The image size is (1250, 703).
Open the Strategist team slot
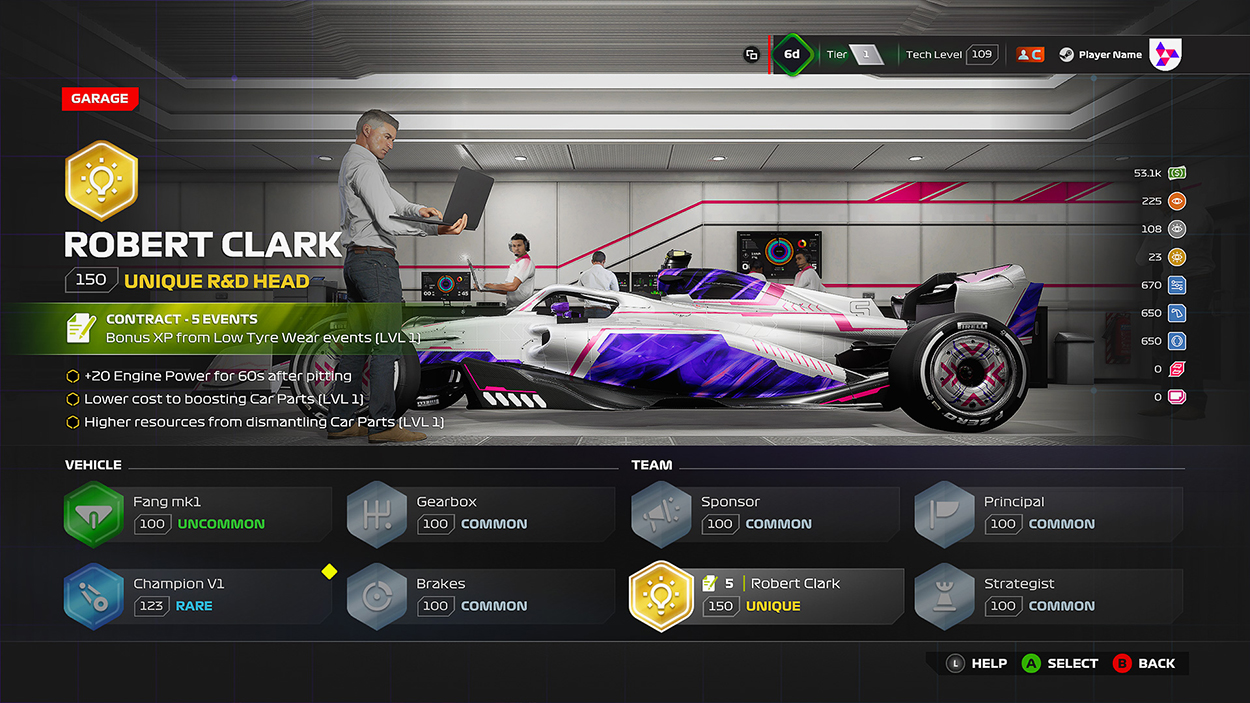click(1047, 596)
